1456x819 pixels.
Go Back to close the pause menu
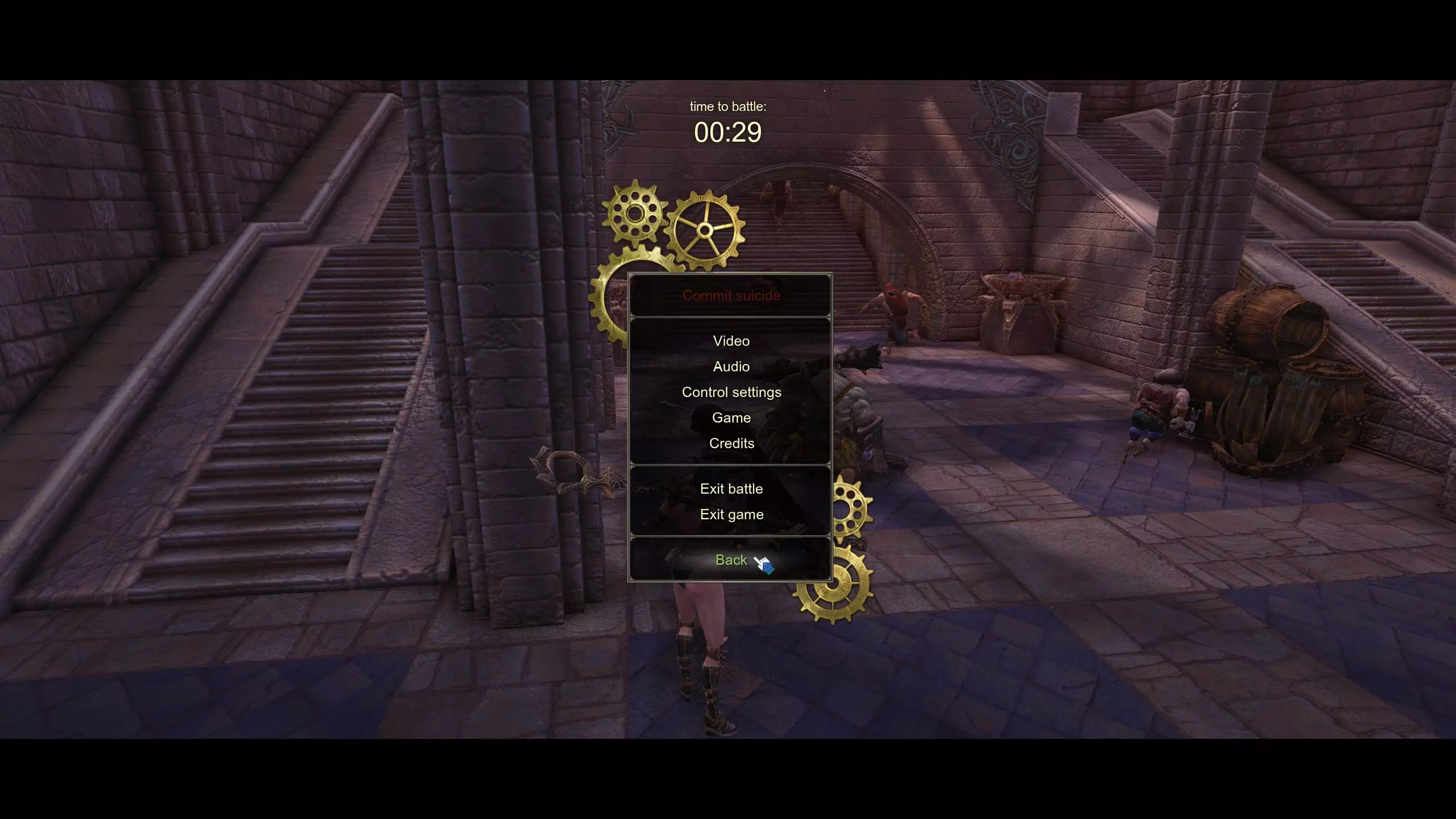click(731, 560)
